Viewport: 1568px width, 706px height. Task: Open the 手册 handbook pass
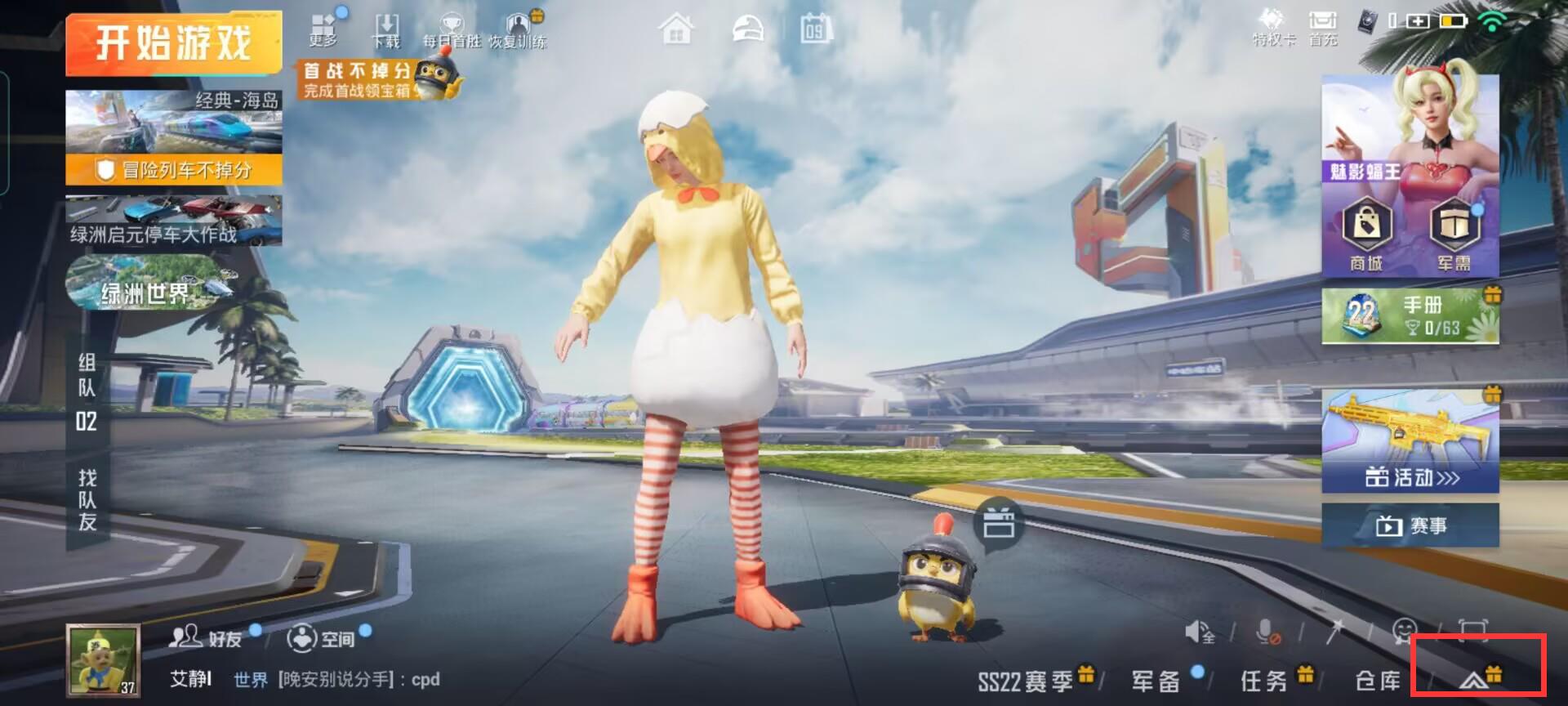pyautogui.click(x=1410, y=315)
